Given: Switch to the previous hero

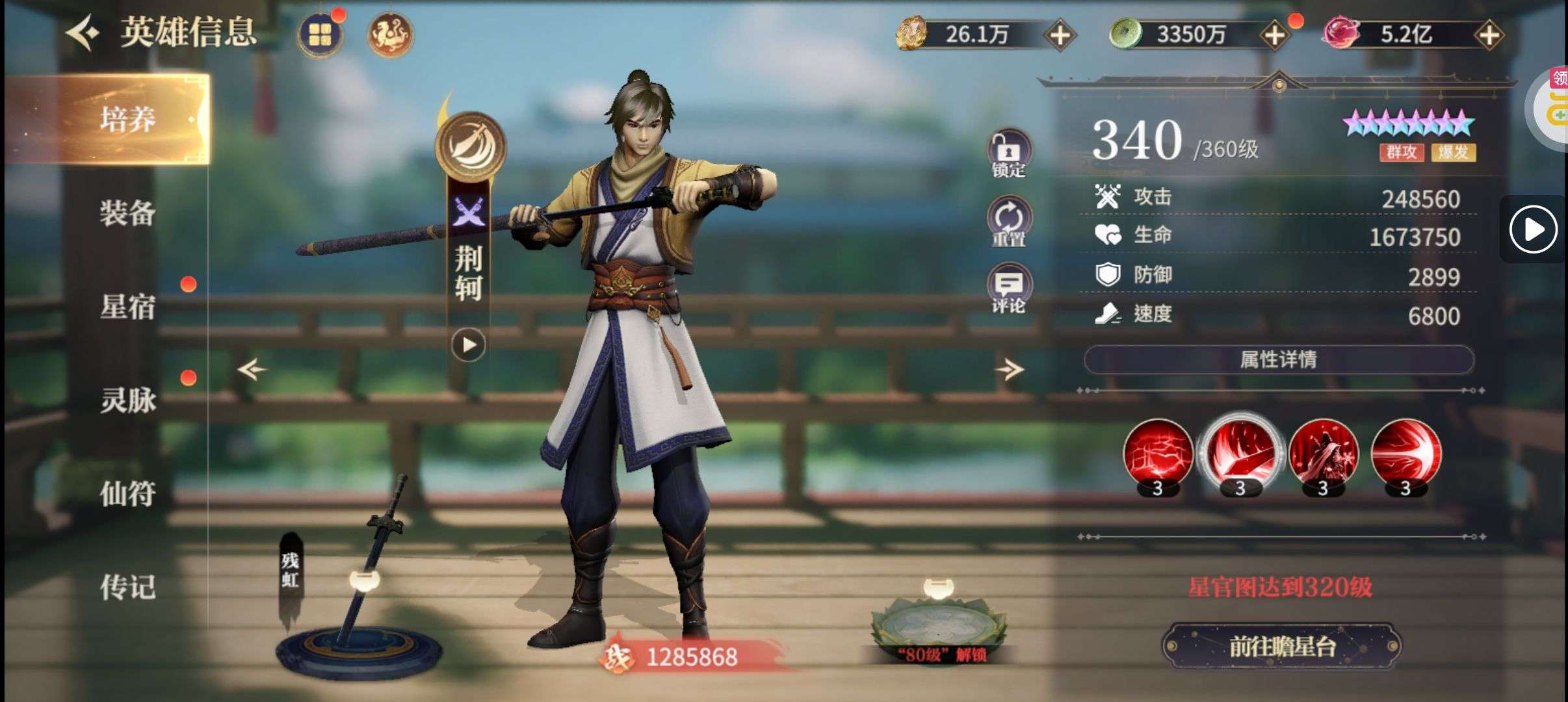Looking at the screenshot, I should 252,370.
